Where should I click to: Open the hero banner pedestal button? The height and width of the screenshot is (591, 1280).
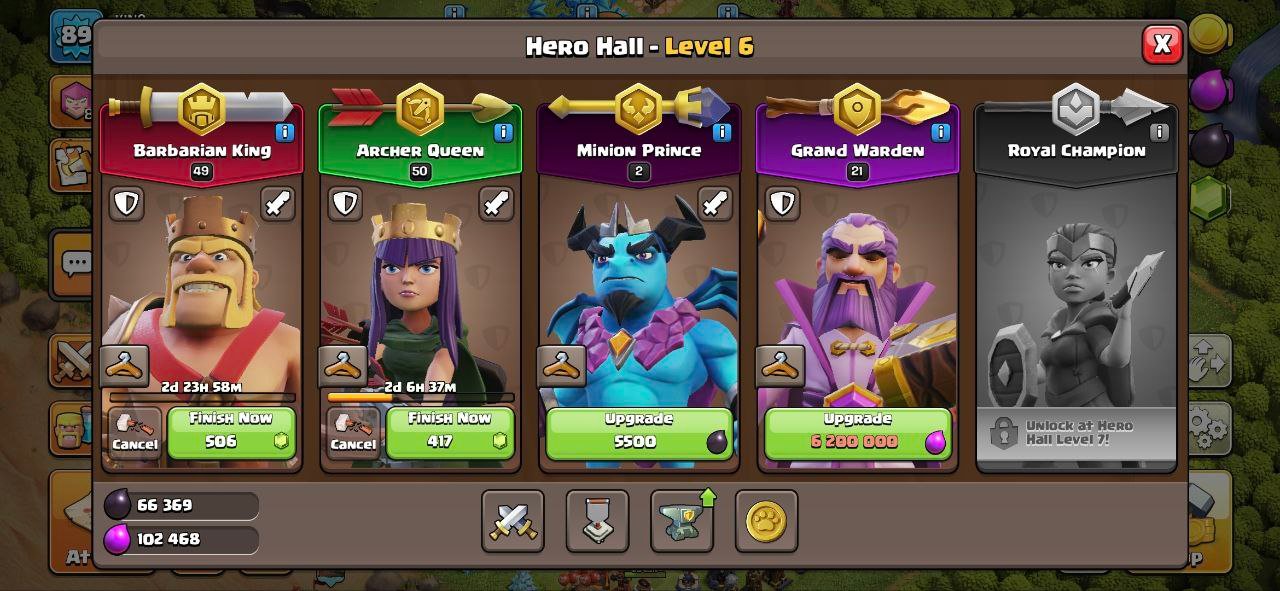click(597, 521)
